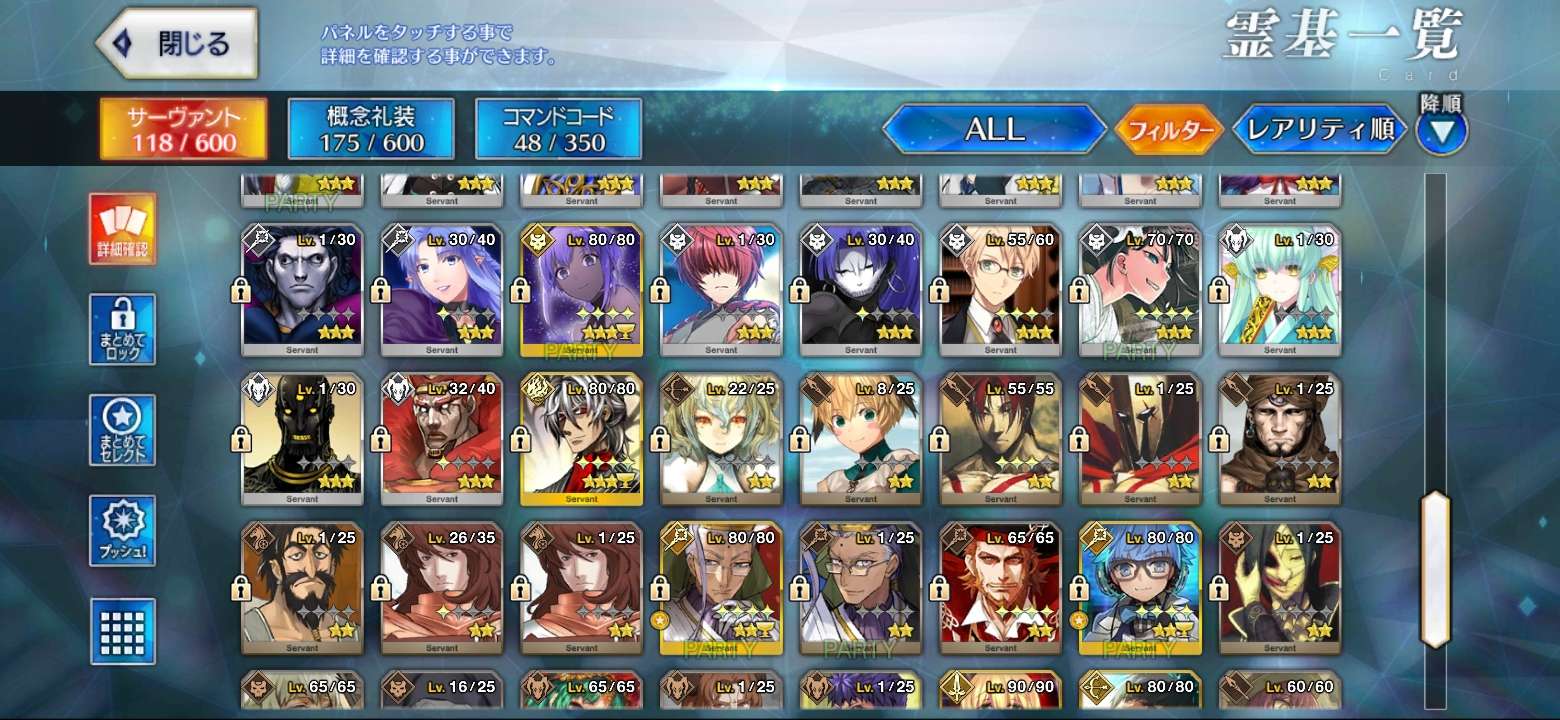Click the vertical scrollbar handle
The image size is (1560, 720).
1435,569
